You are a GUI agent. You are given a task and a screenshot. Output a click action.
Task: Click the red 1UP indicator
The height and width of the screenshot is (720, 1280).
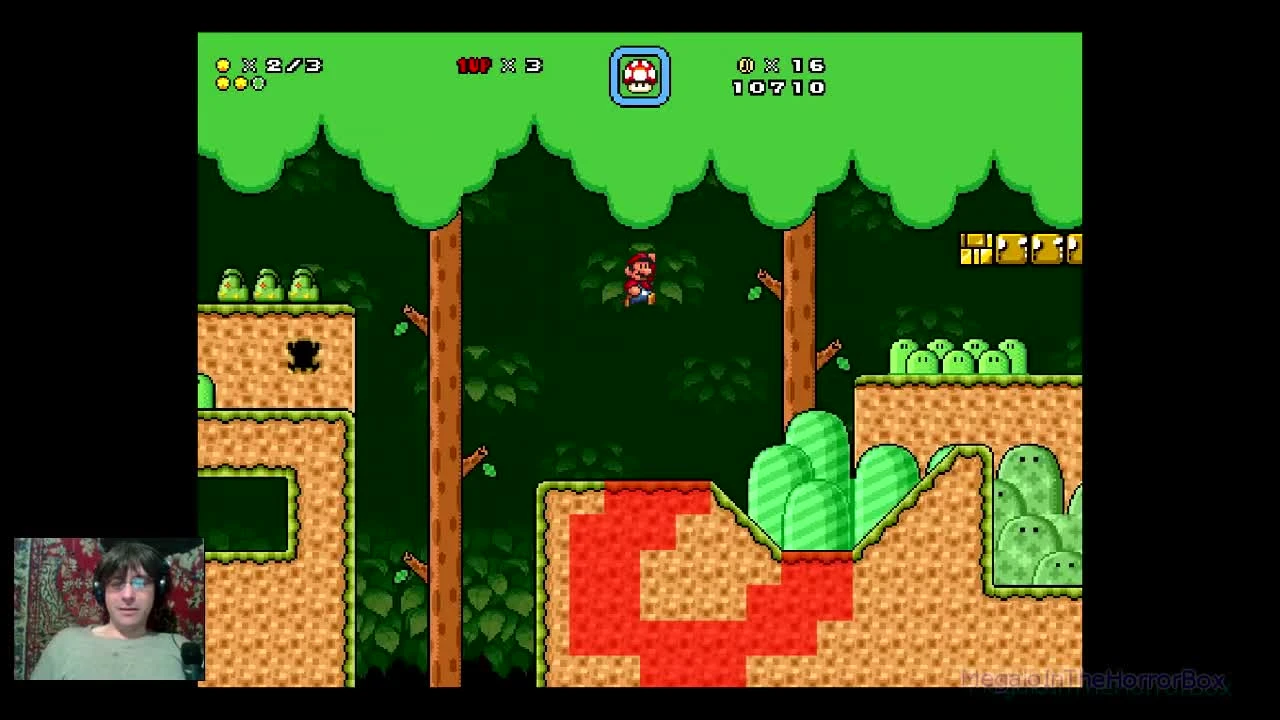point(474,66)
